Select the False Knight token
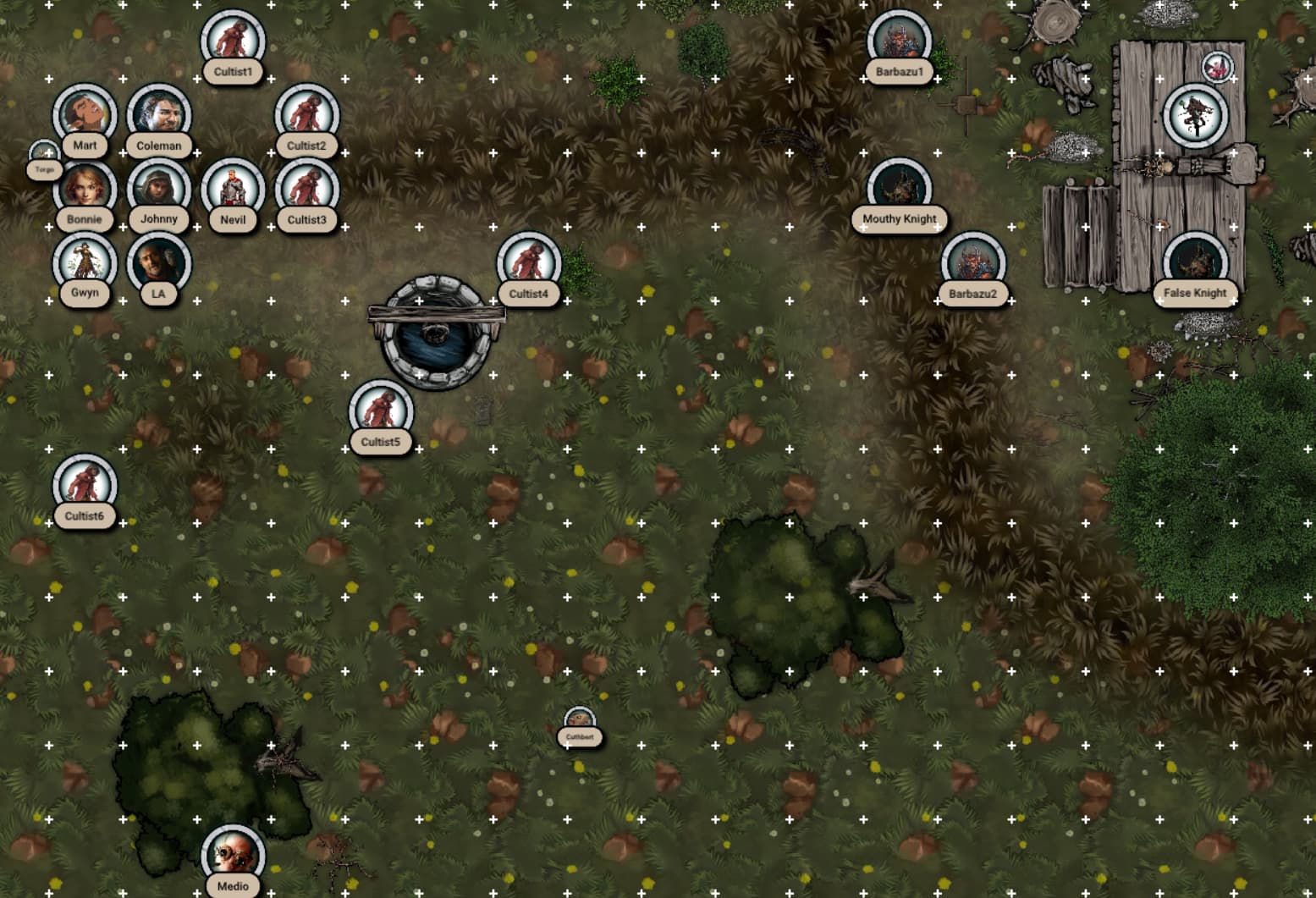The width and height of the screenshot is (1316, 898). 1195,262
